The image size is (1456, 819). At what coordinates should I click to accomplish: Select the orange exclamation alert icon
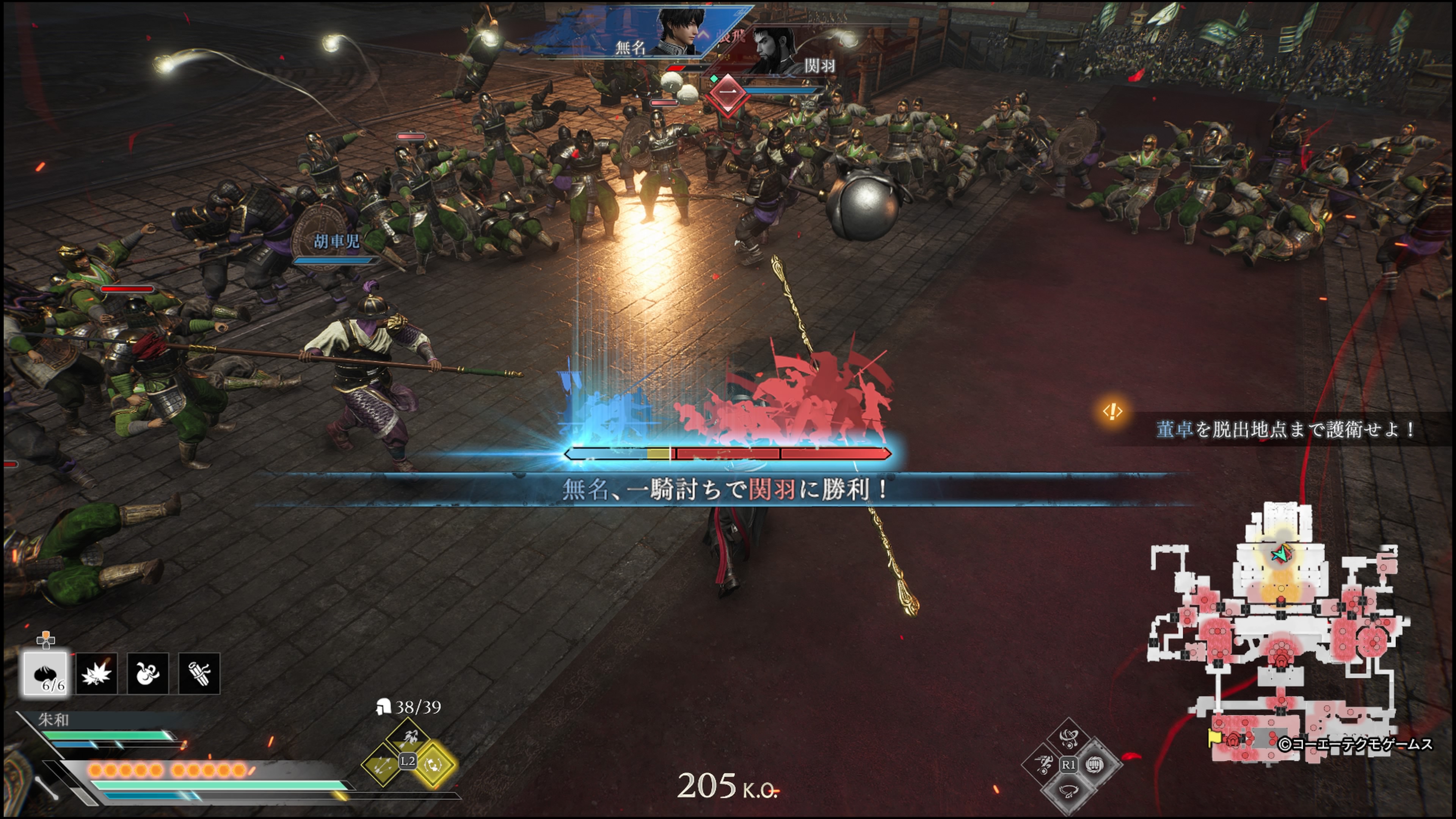point(1112,411)
